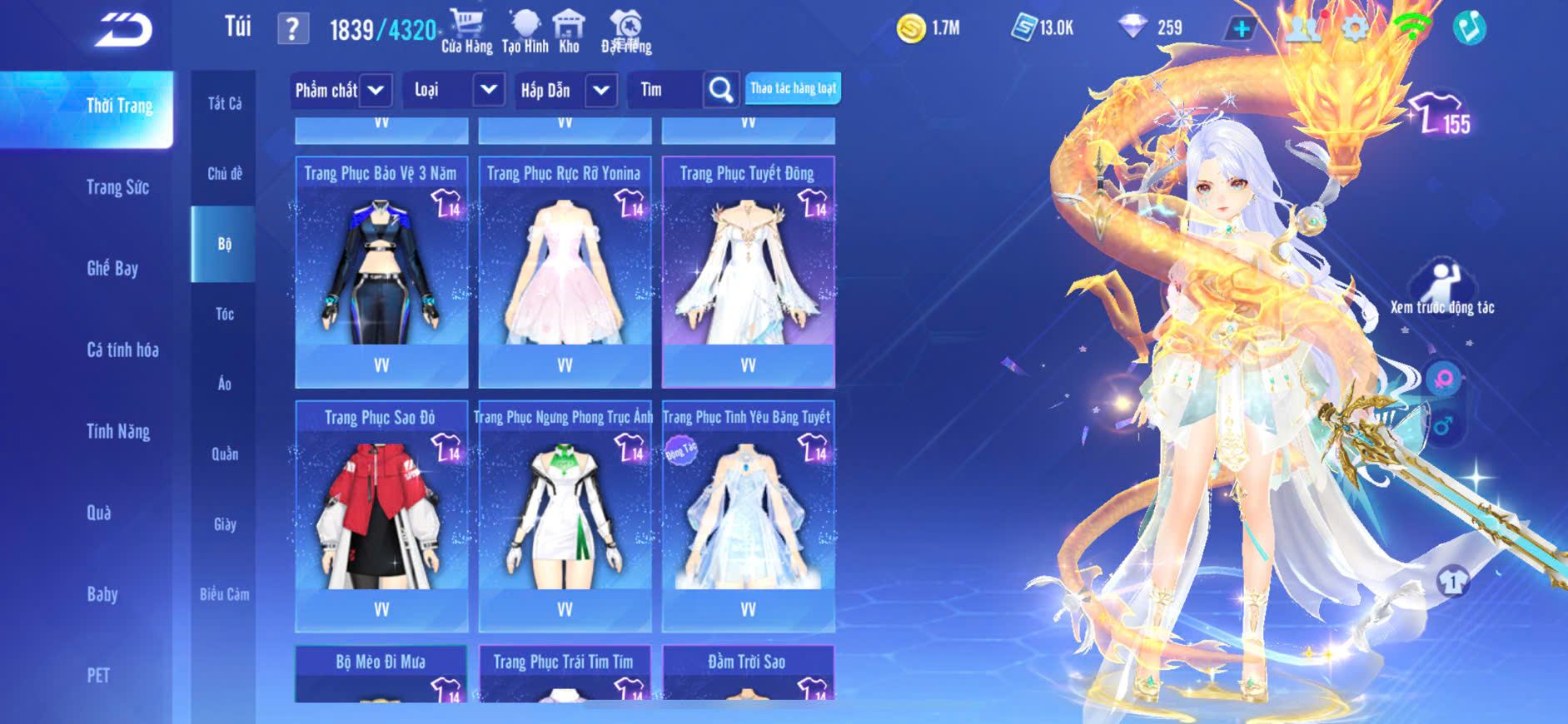Open the Cửa Hàng shop

point(466,31)
